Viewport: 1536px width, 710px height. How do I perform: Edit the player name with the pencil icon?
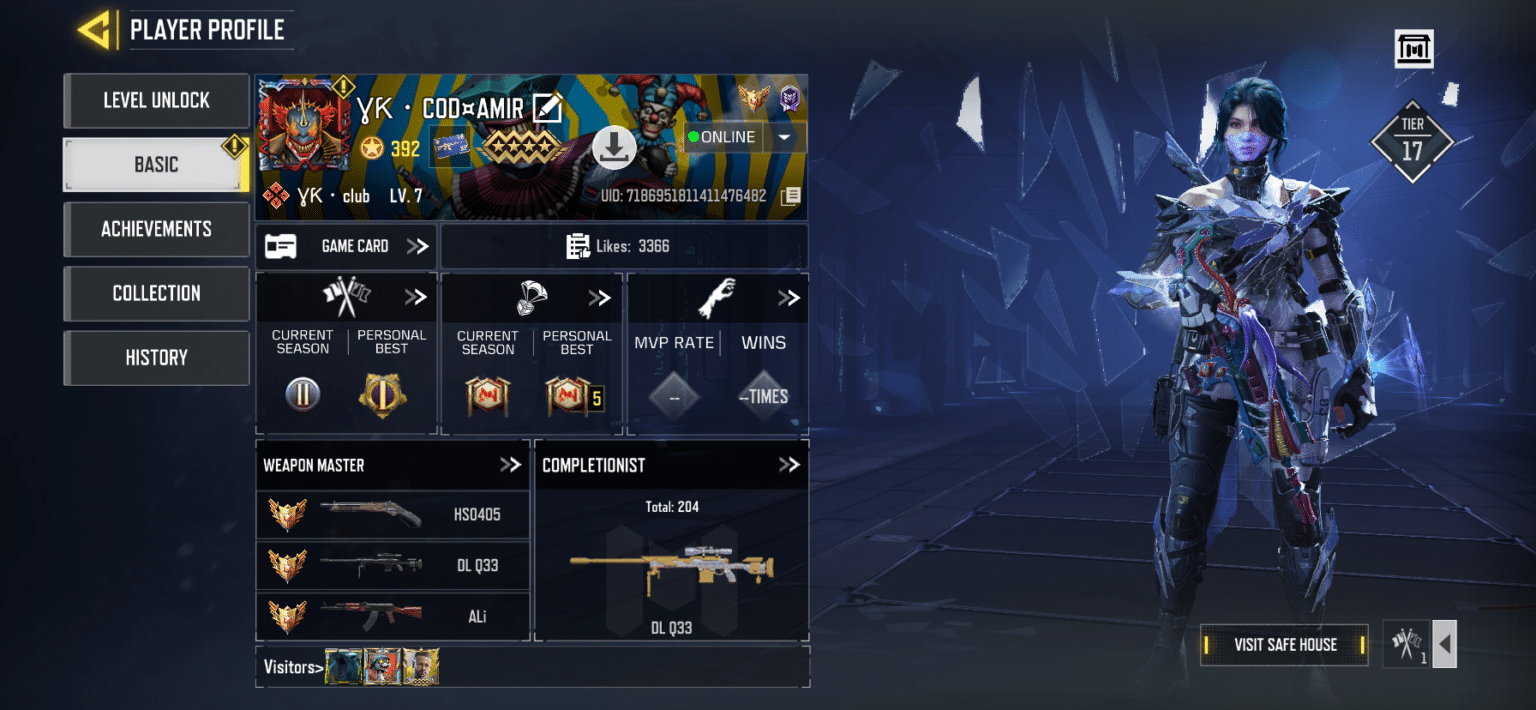pos(547,107)
